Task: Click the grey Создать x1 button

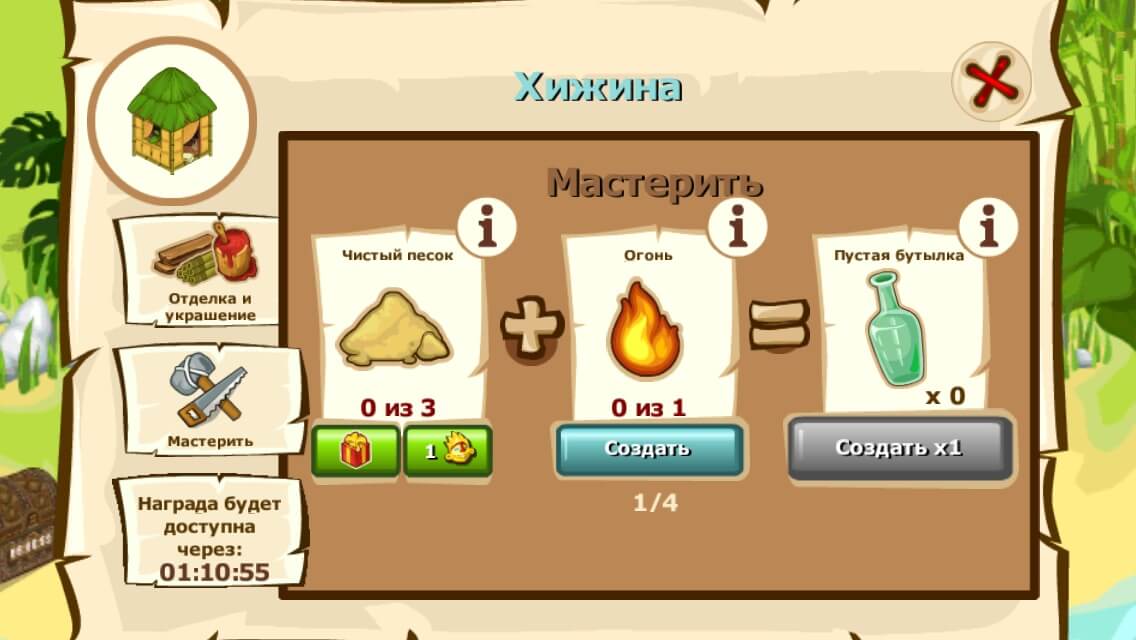Action: click(x=899, y=447)
